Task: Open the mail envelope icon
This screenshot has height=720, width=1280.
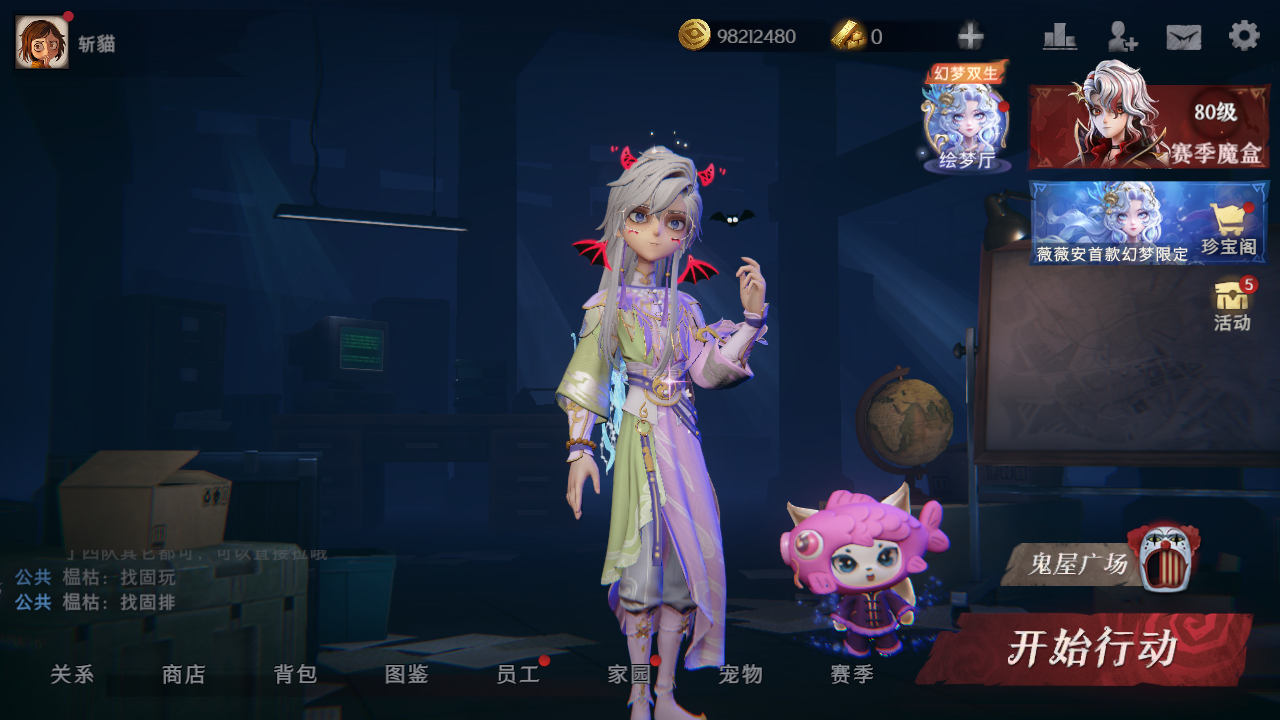Action: click(x=1184, y=37)
